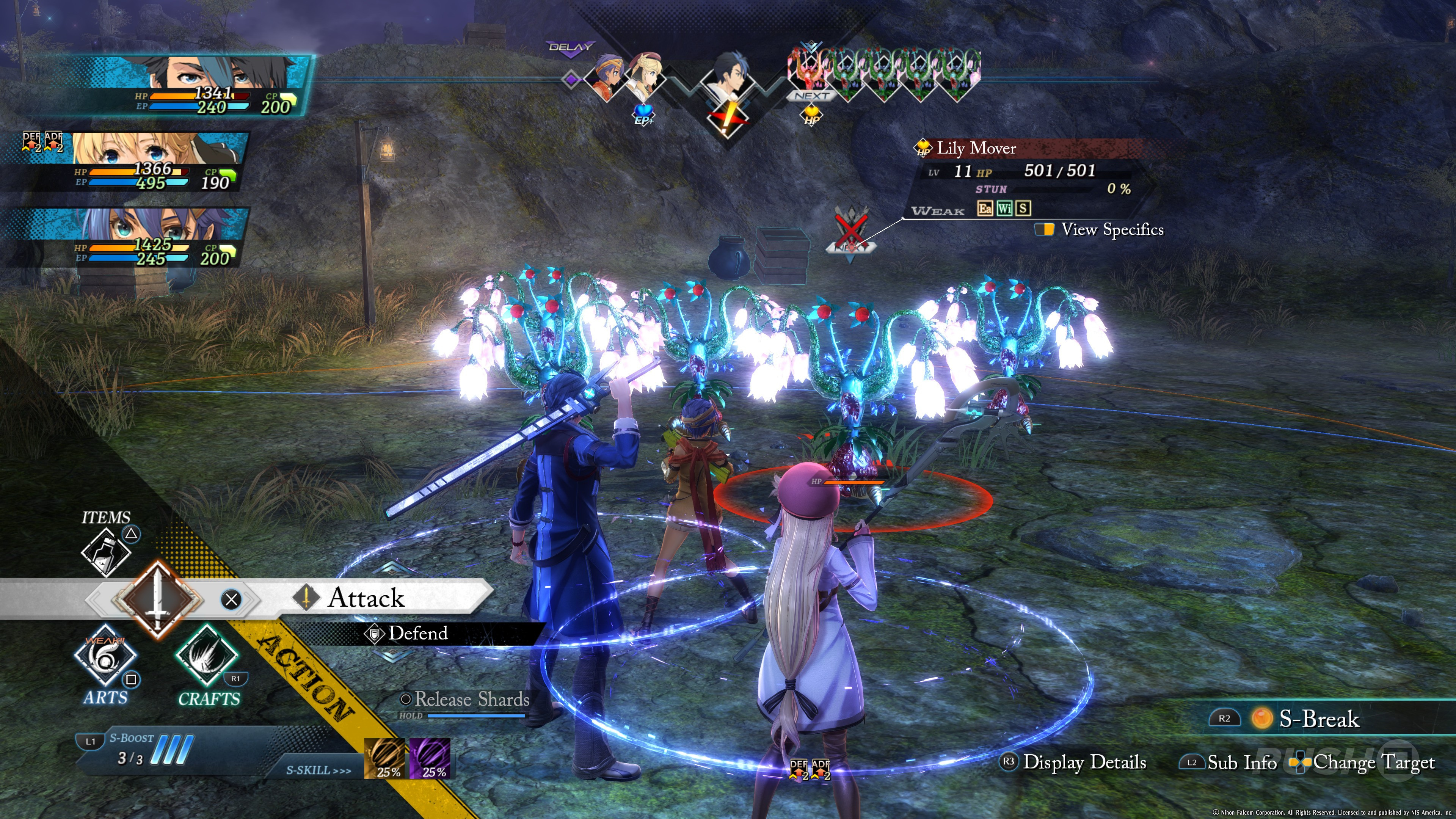Activate the gold S-Skill icon
1456x819 pixels.
tap(384, 758)
